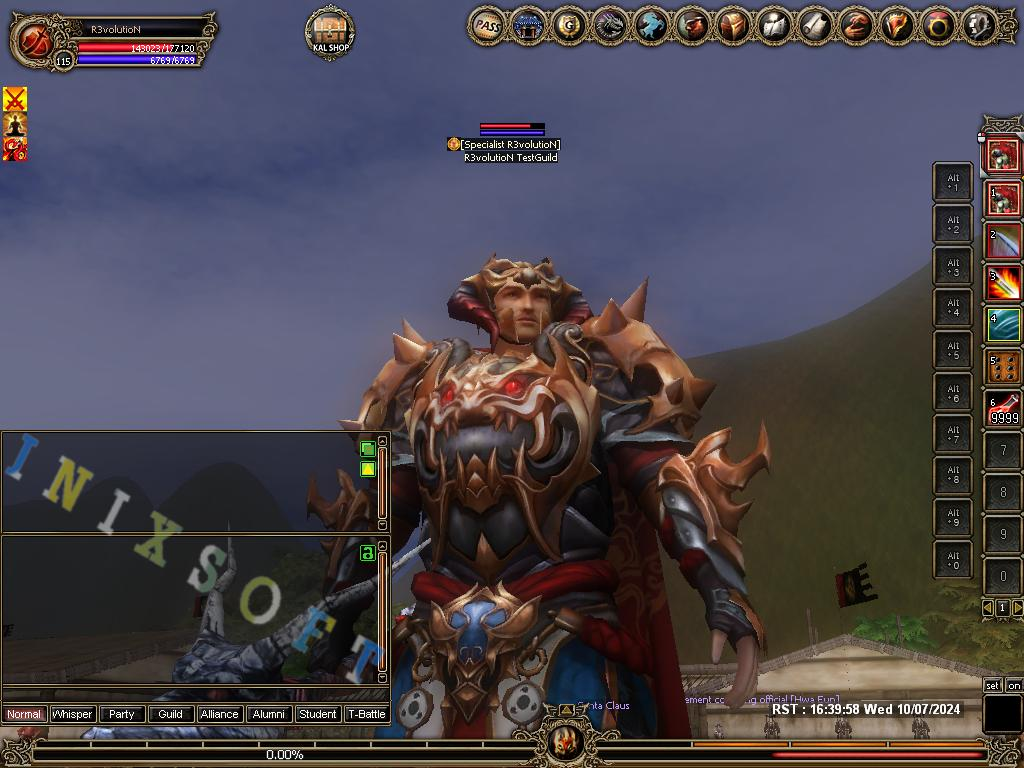
Task: Open the treasure chest icon
Action: click(x=733, y=26)
